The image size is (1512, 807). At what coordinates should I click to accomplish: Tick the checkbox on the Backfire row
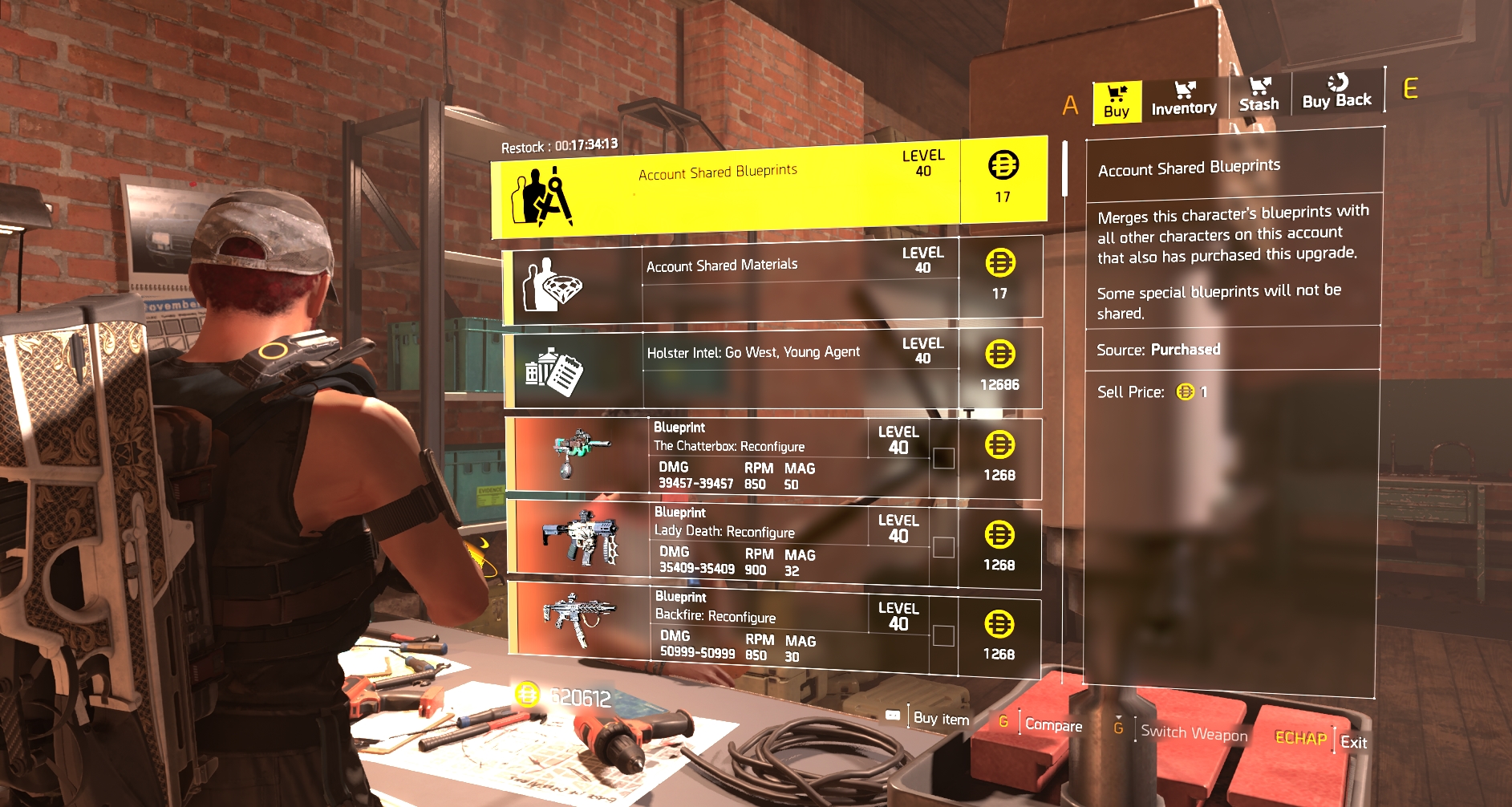tap(944, 636)
